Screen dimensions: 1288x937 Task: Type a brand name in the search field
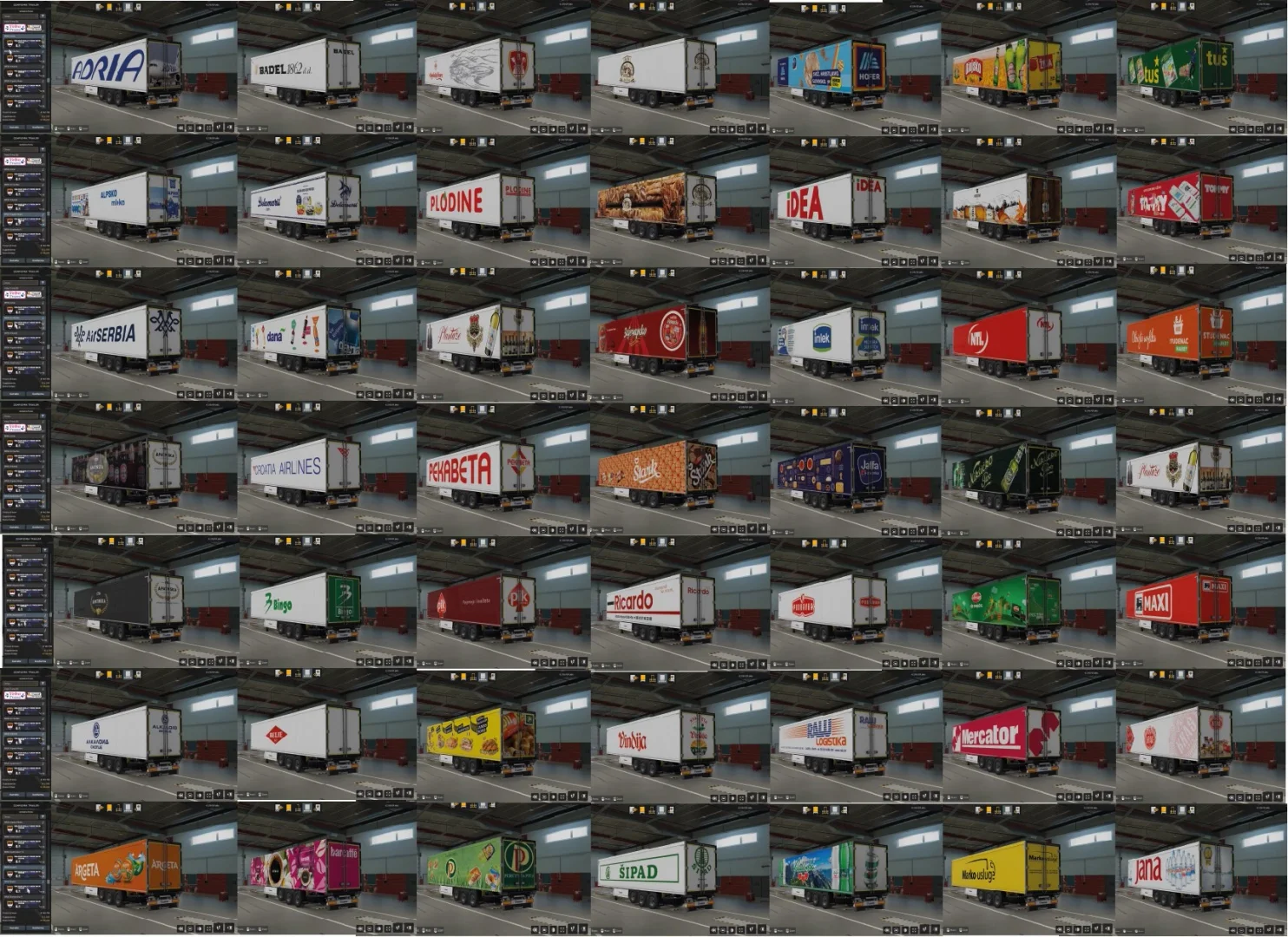coord(20,16)
